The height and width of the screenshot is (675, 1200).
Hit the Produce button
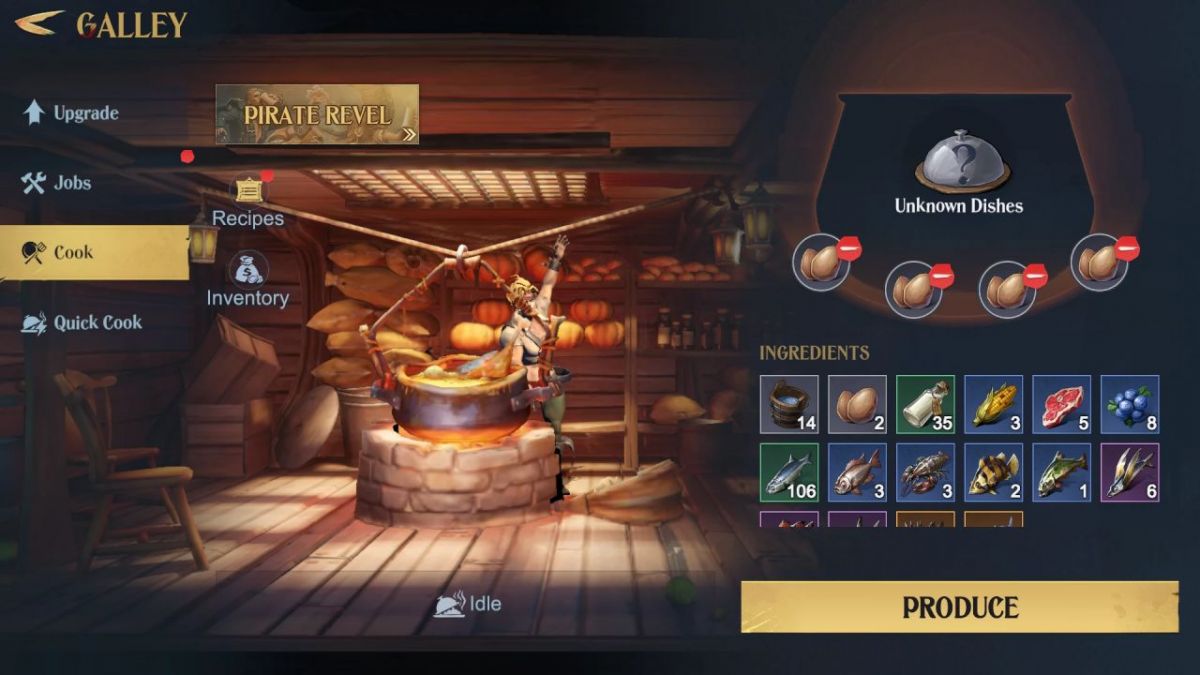959,607
